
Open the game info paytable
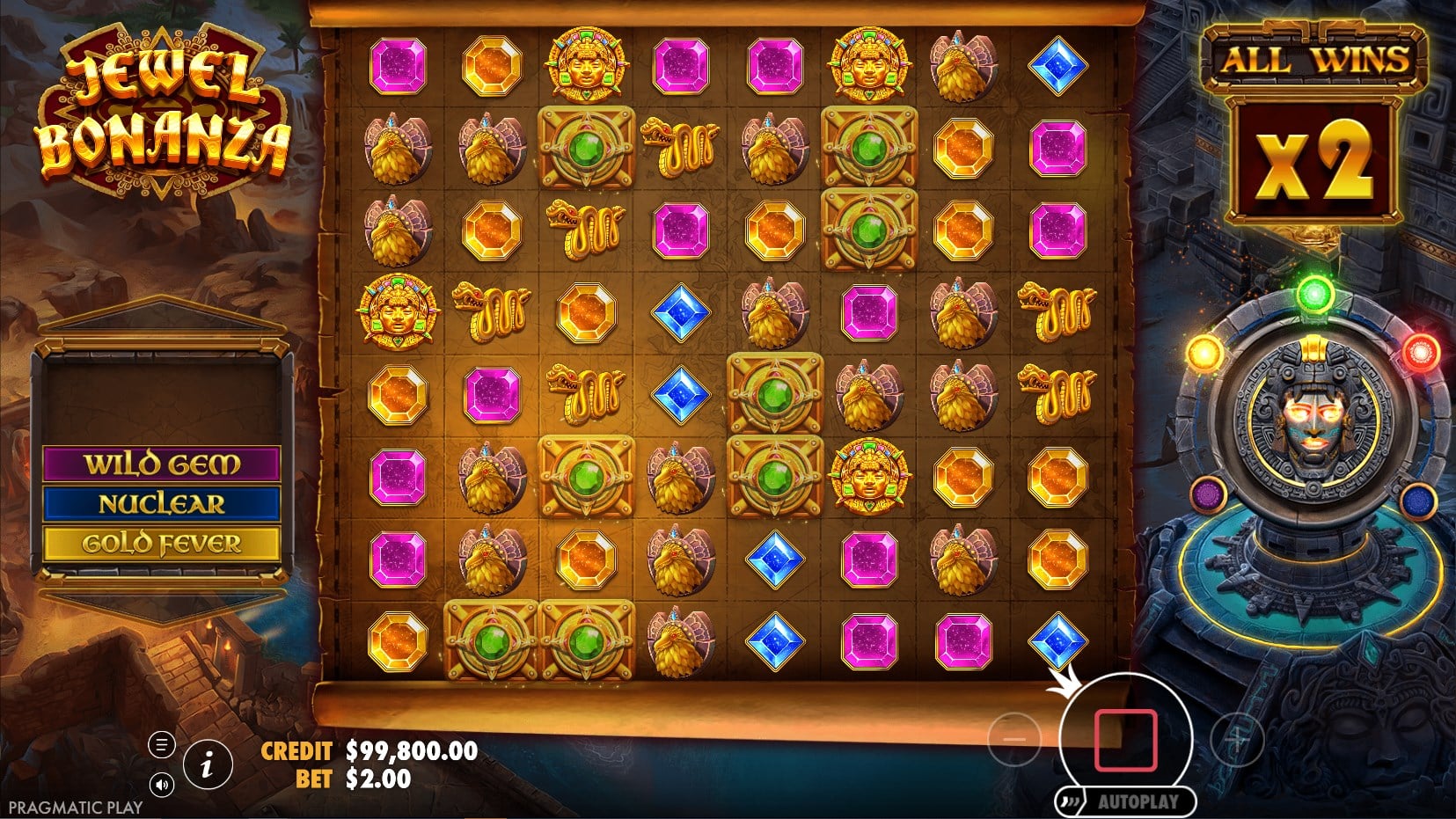click(207, 764)
